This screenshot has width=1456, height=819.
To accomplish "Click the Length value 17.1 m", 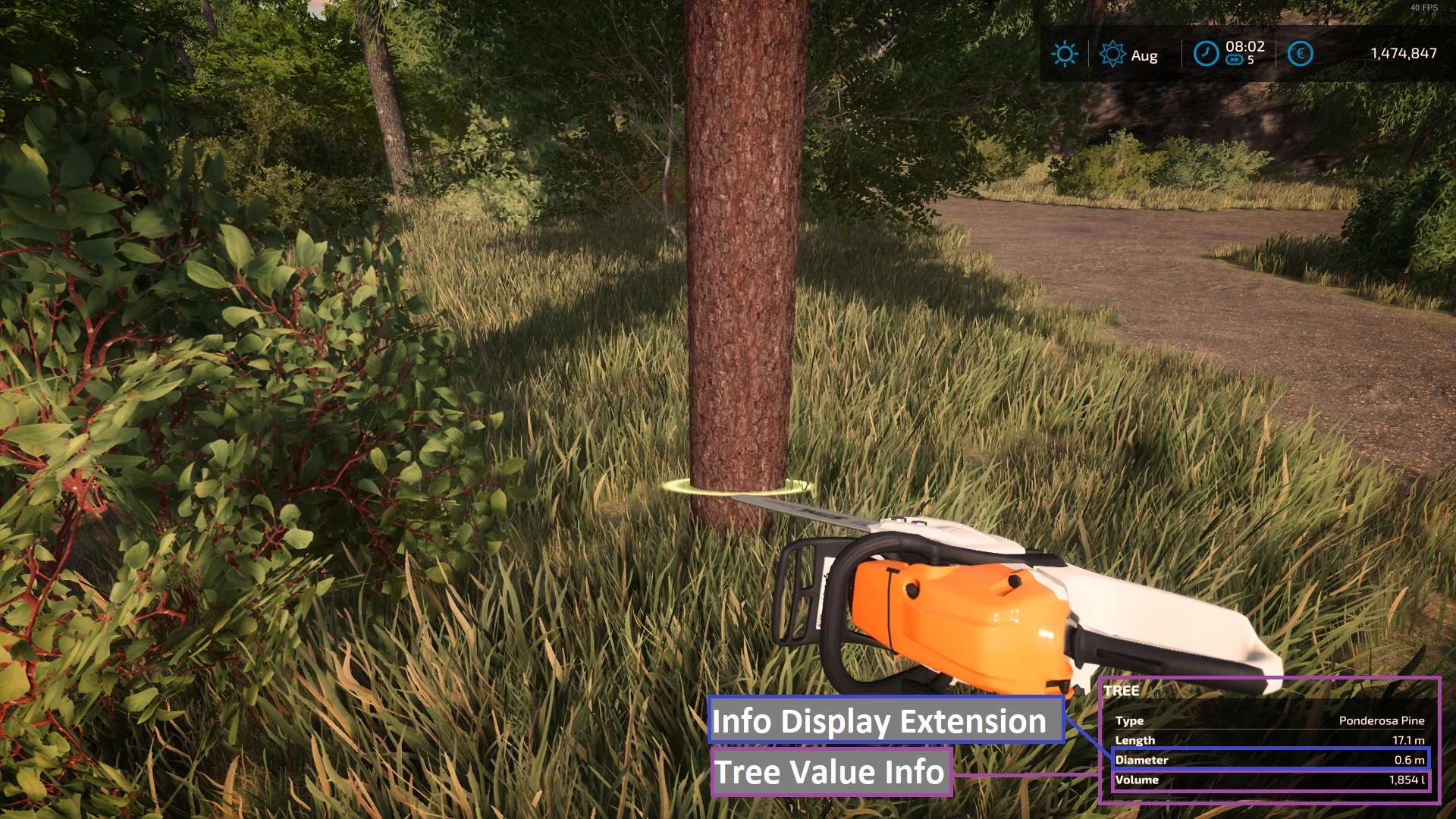I will tap(1408, 740).
